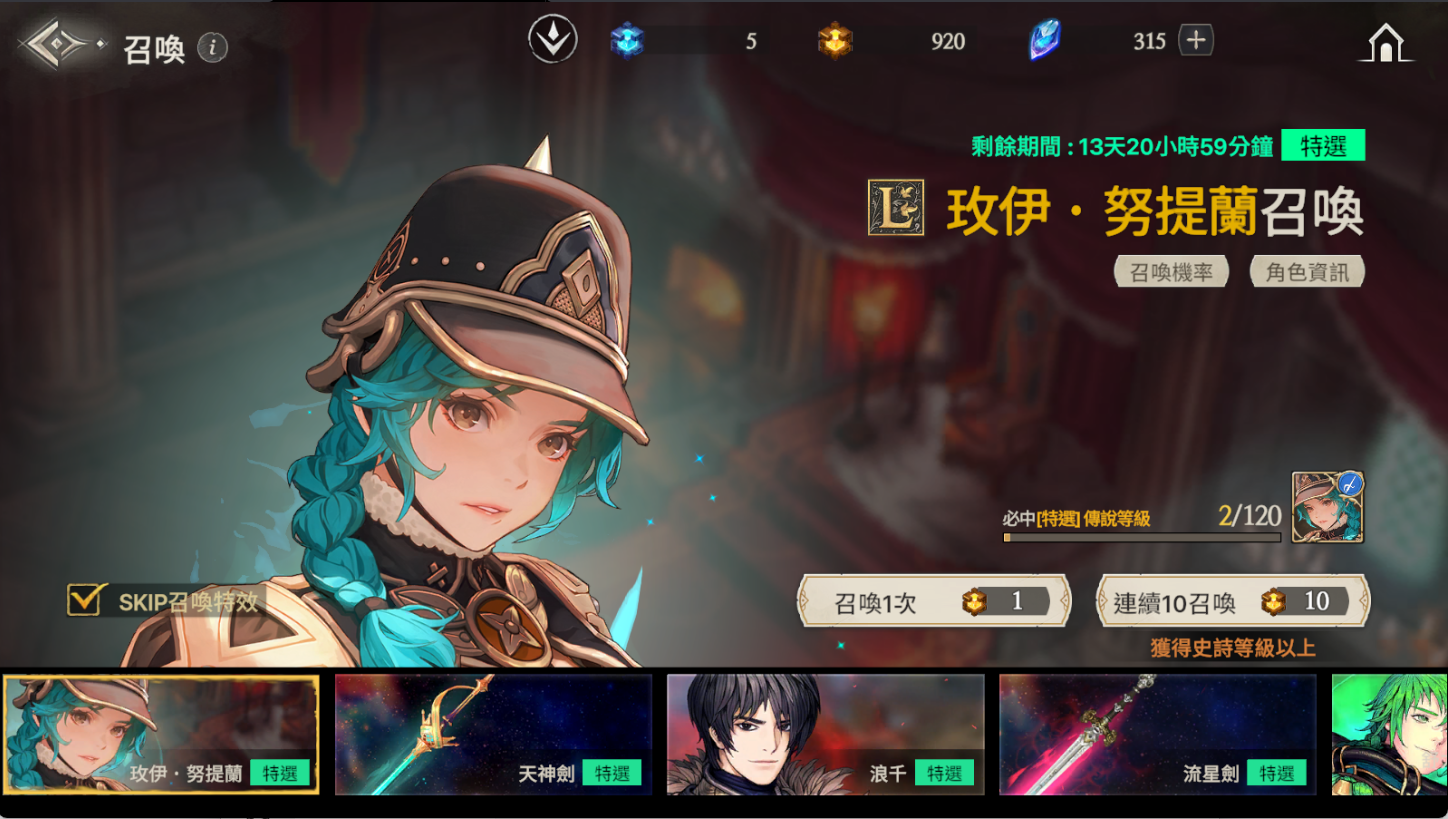Toggle the SKIP召喚特效 checkbox
Image resolution: width=1448 pixels, height=819 pixels.
[83, 600]
